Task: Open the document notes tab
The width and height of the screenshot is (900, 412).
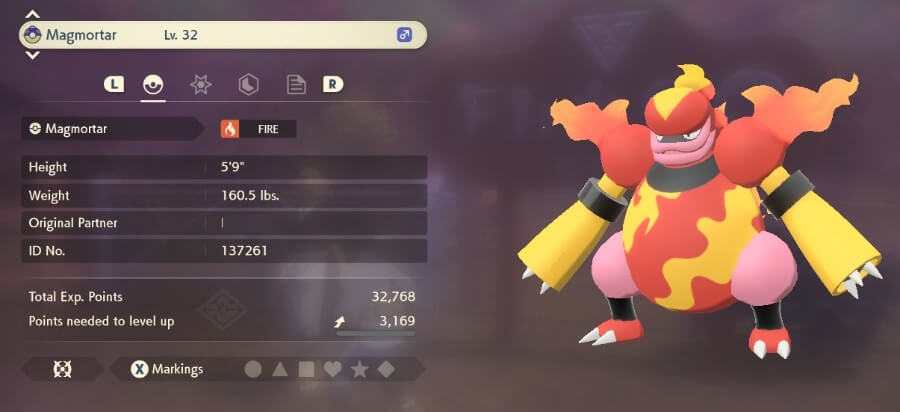Action: [x=296, y=85]
